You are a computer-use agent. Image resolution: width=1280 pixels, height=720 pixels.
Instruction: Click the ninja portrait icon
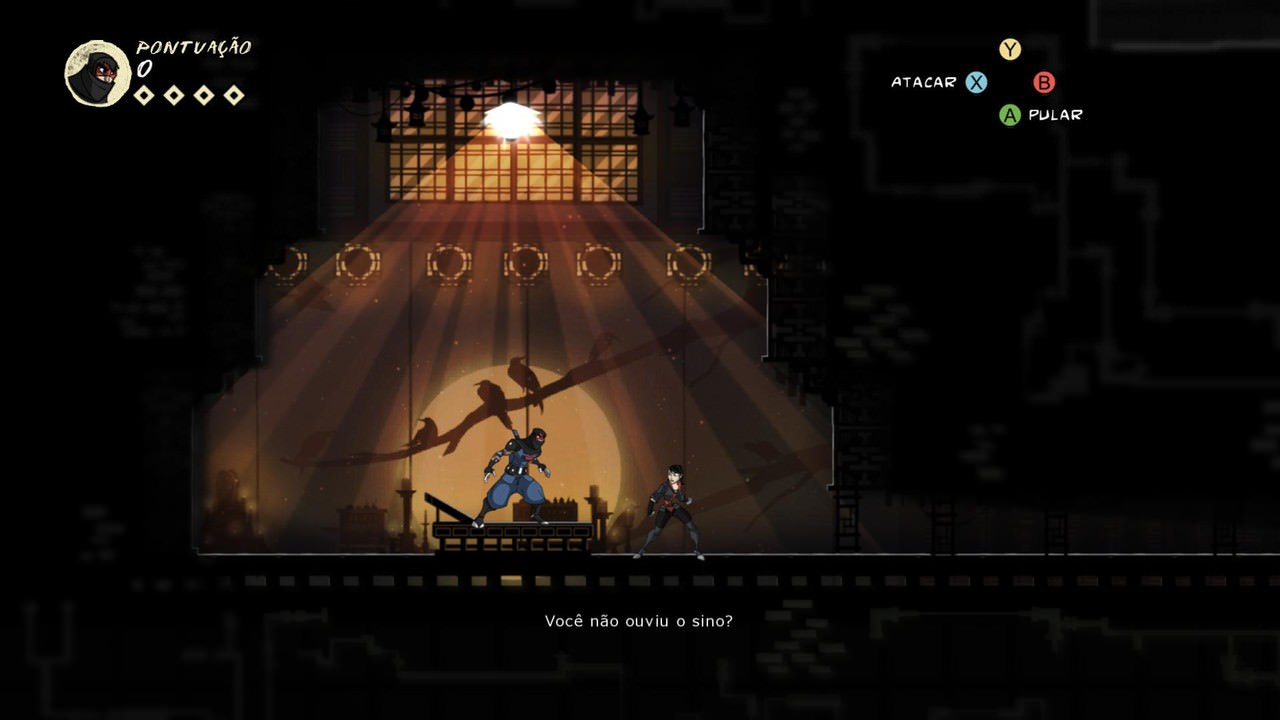point(98,74)
